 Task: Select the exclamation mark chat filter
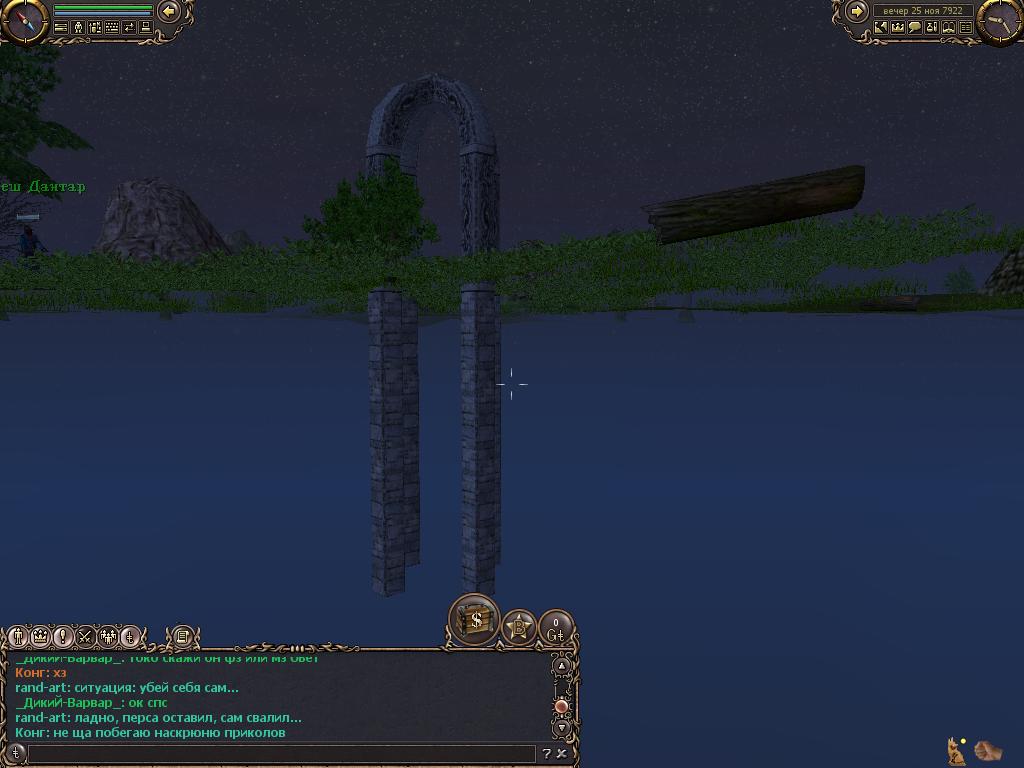click(62, 636)
